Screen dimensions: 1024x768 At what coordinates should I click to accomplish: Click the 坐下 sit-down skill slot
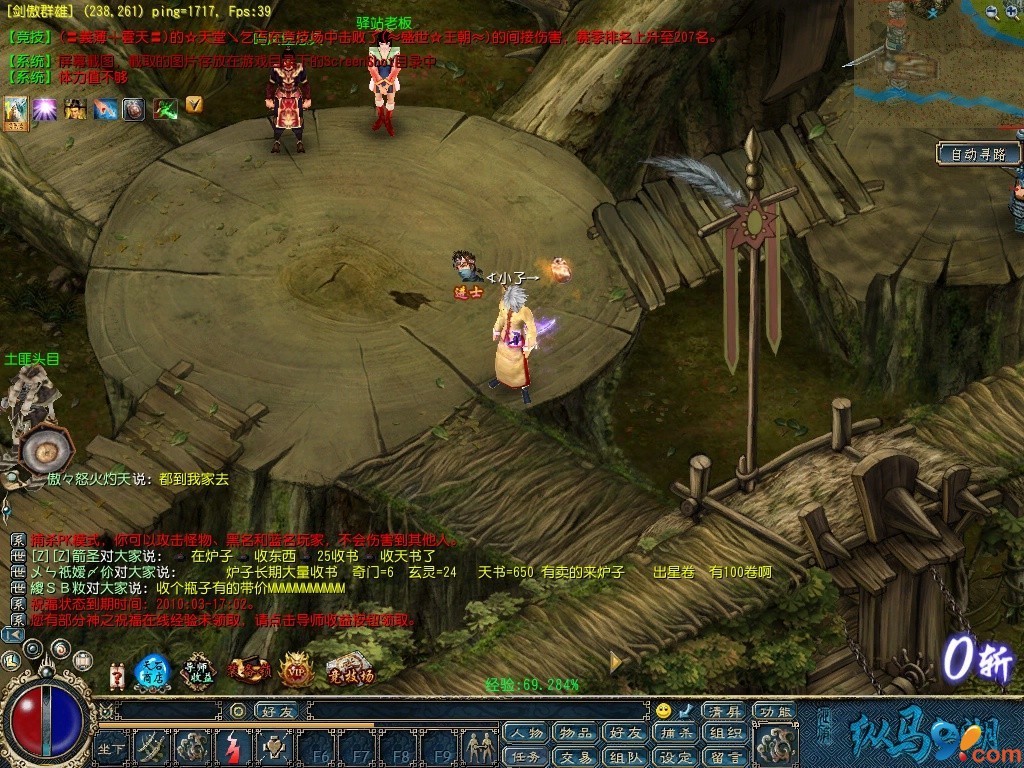112,746
